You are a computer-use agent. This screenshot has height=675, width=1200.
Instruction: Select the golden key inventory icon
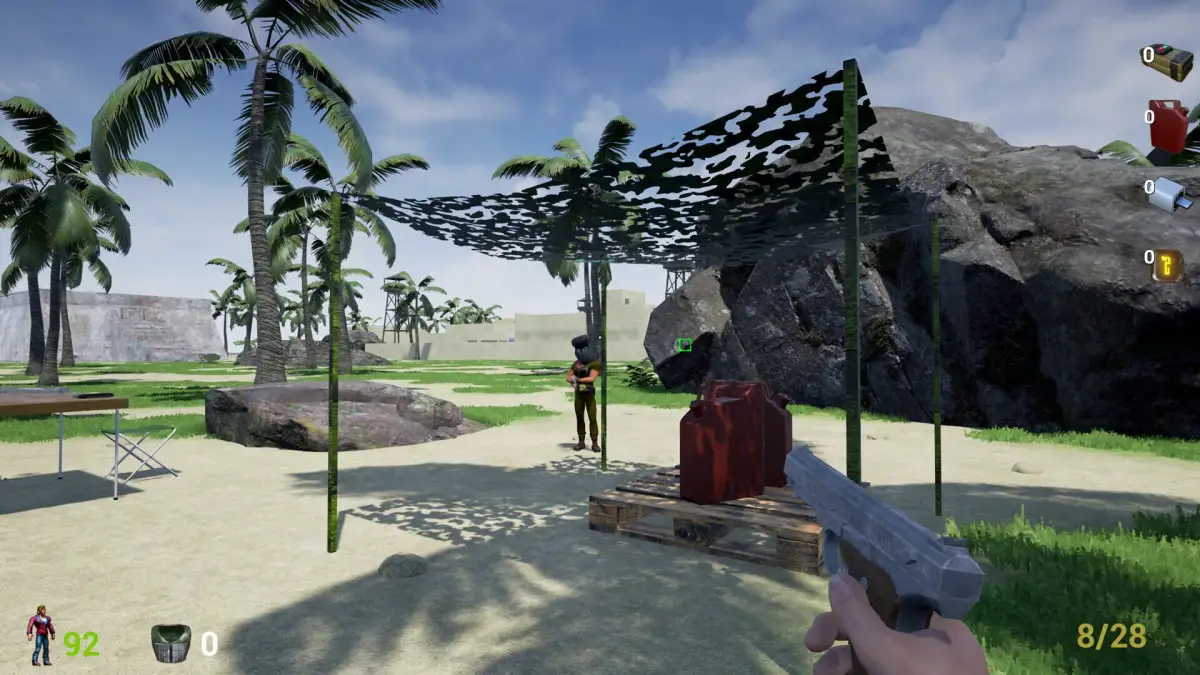pos(1167,264)
